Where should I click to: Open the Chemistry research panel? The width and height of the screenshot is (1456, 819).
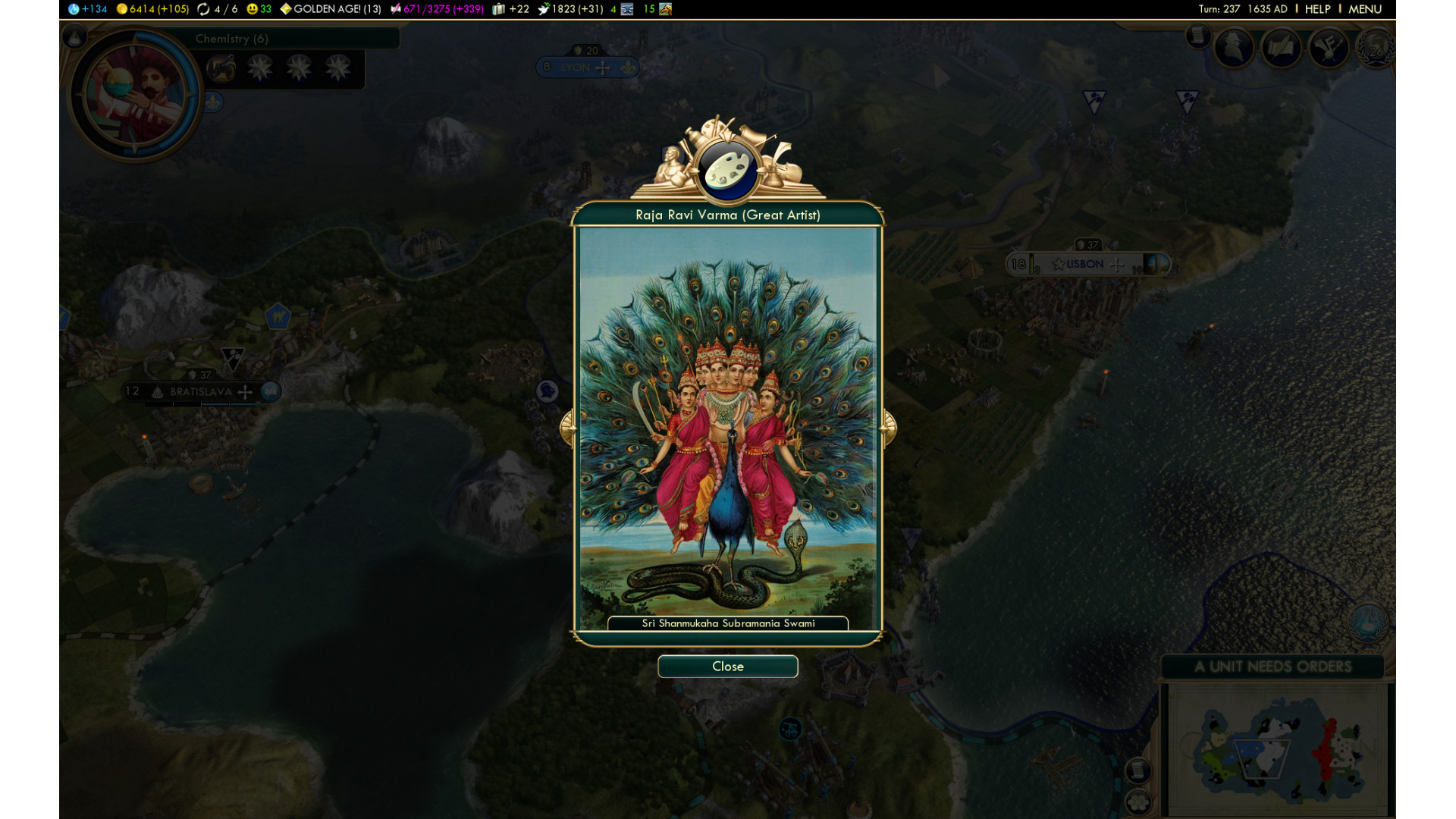[x=231, y=39]
